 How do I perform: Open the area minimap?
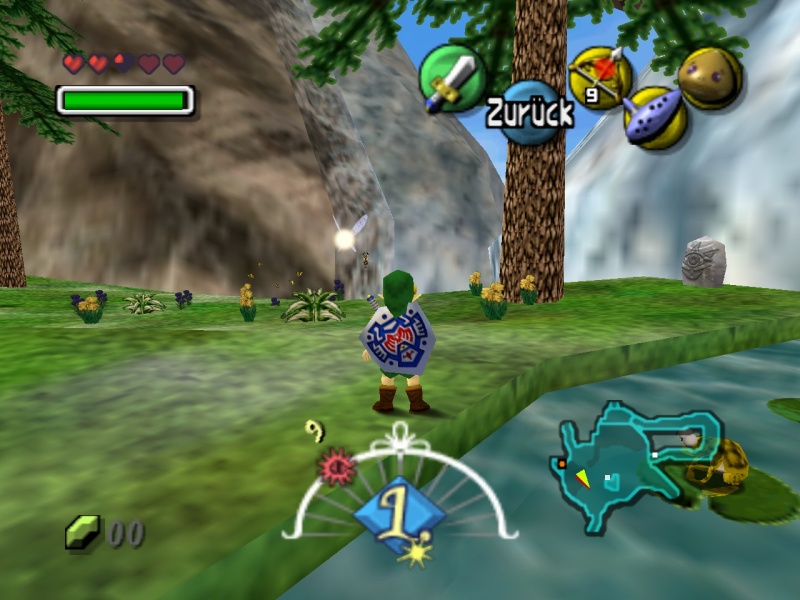pos(637,465)
